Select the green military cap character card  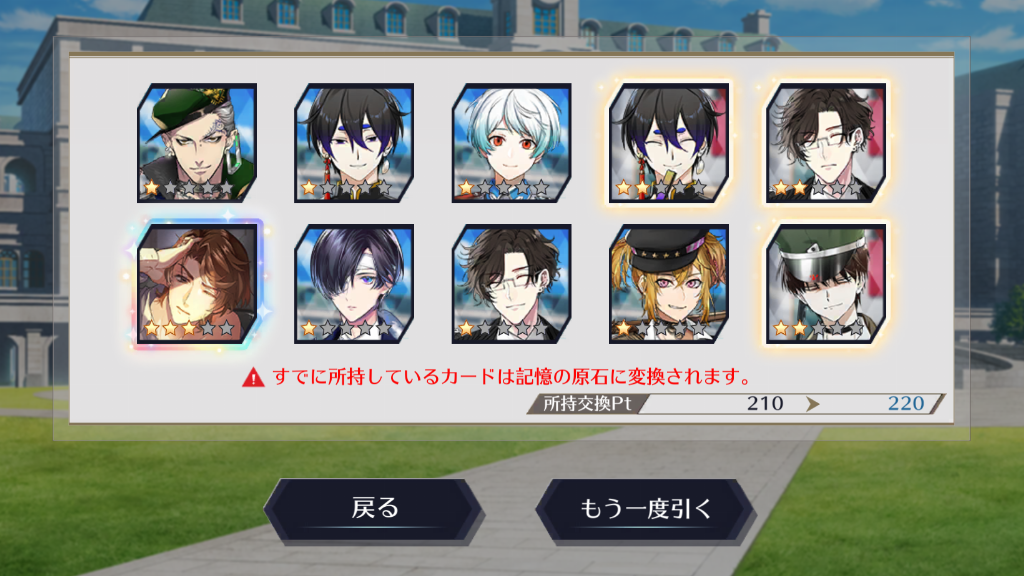826,284
